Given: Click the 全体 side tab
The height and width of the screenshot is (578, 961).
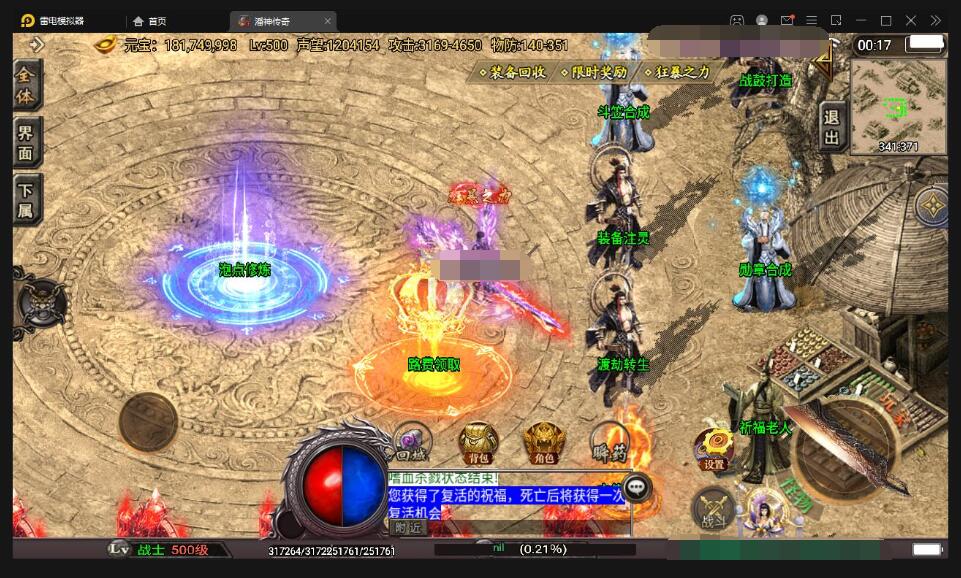Looking at the screenshot, I should point(27,86).
